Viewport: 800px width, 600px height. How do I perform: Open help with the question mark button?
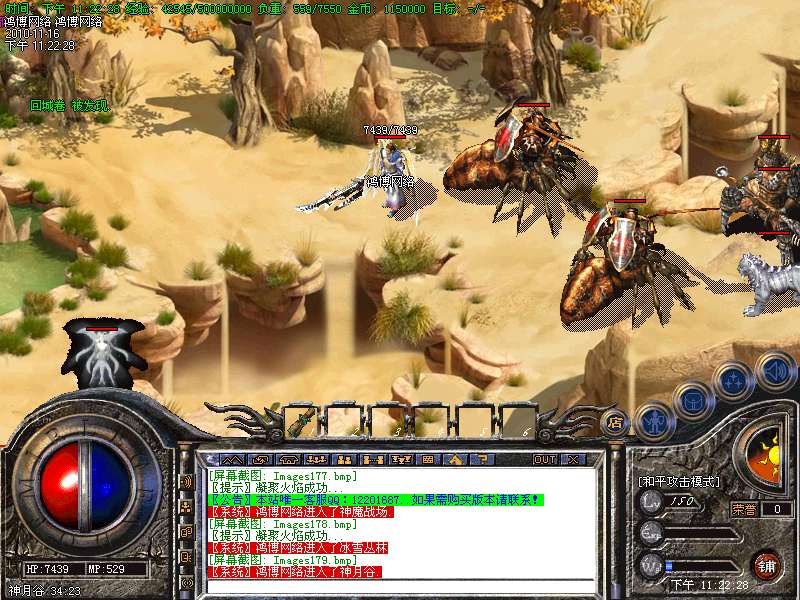484,460
